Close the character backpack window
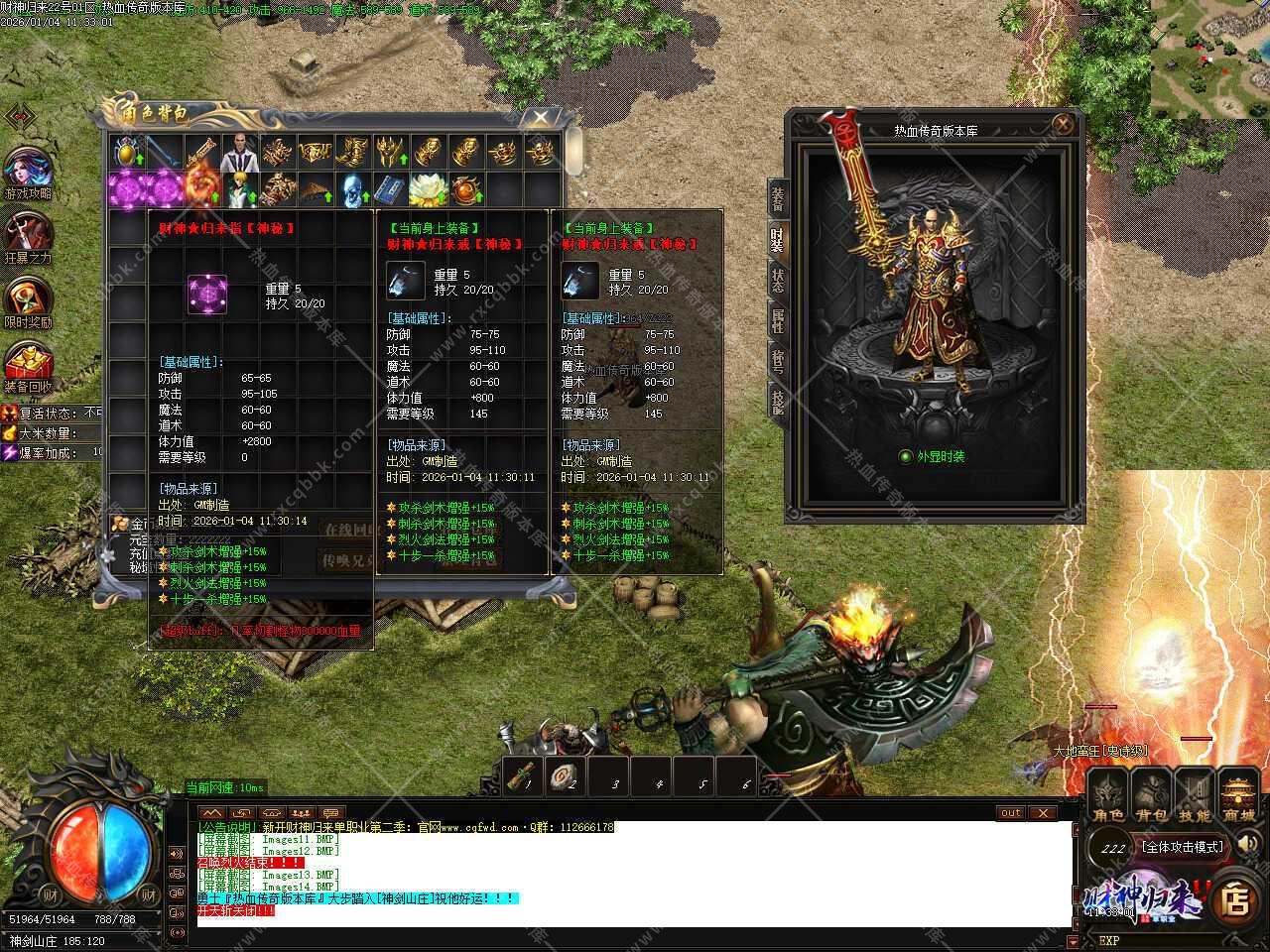Viewport: 1270px width, 952px height. pyautogui.click(x=540, y=118)
